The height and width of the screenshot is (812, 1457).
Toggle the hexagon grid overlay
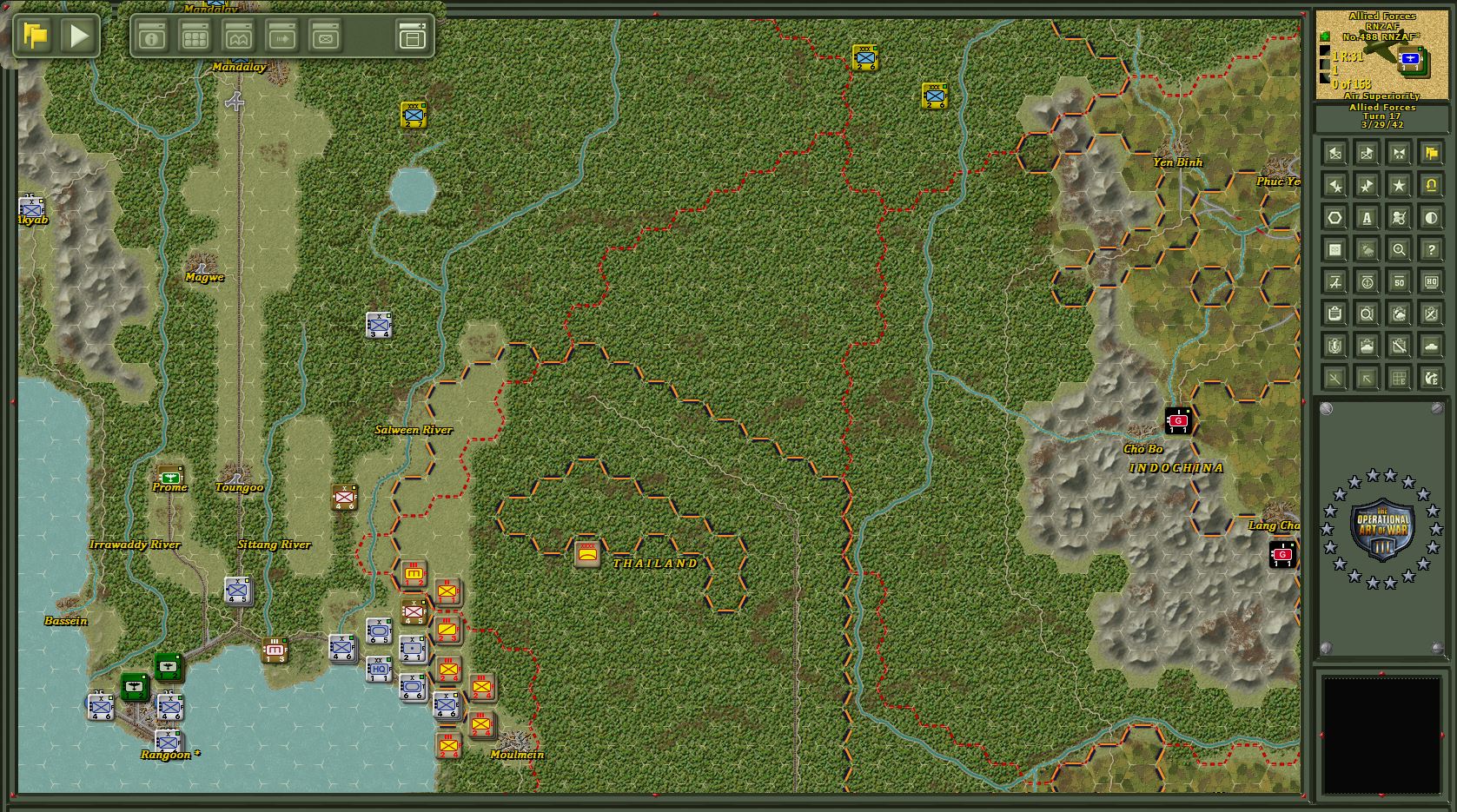pos(1334,217)
